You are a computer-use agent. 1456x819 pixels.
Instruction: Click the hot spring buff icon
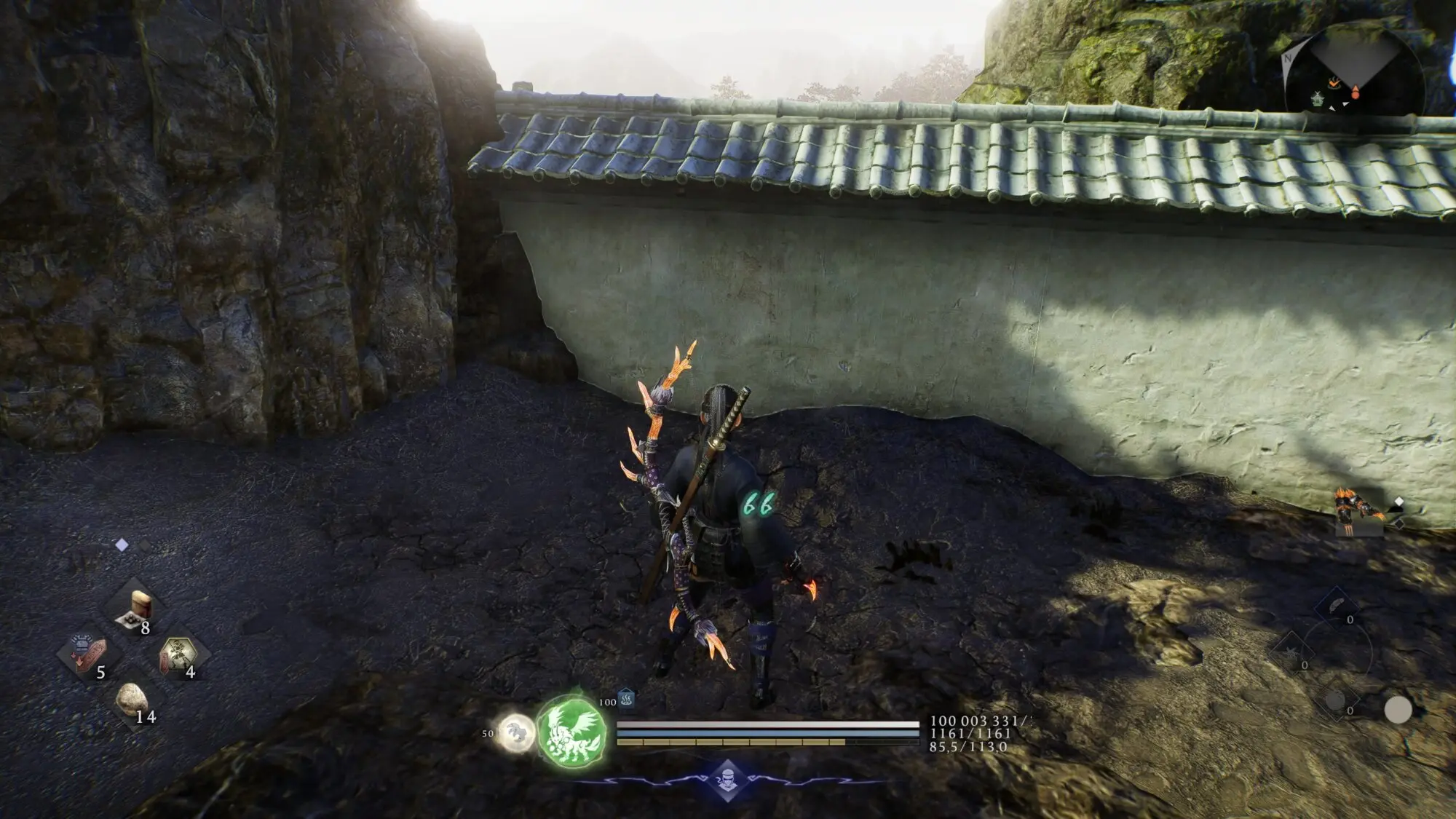[626, 700]
